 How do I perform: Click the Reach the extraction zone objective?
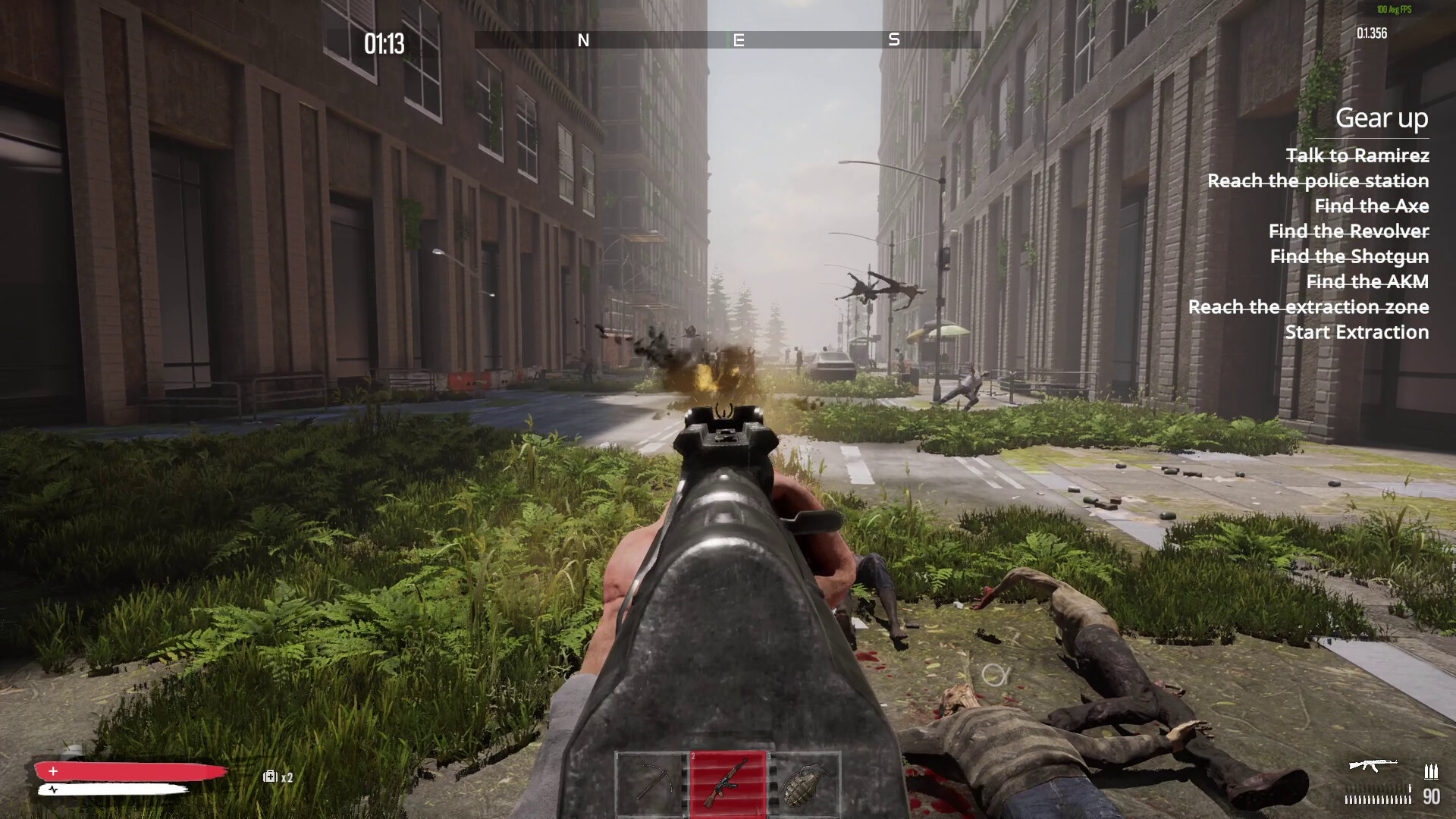coord(1308,307)
